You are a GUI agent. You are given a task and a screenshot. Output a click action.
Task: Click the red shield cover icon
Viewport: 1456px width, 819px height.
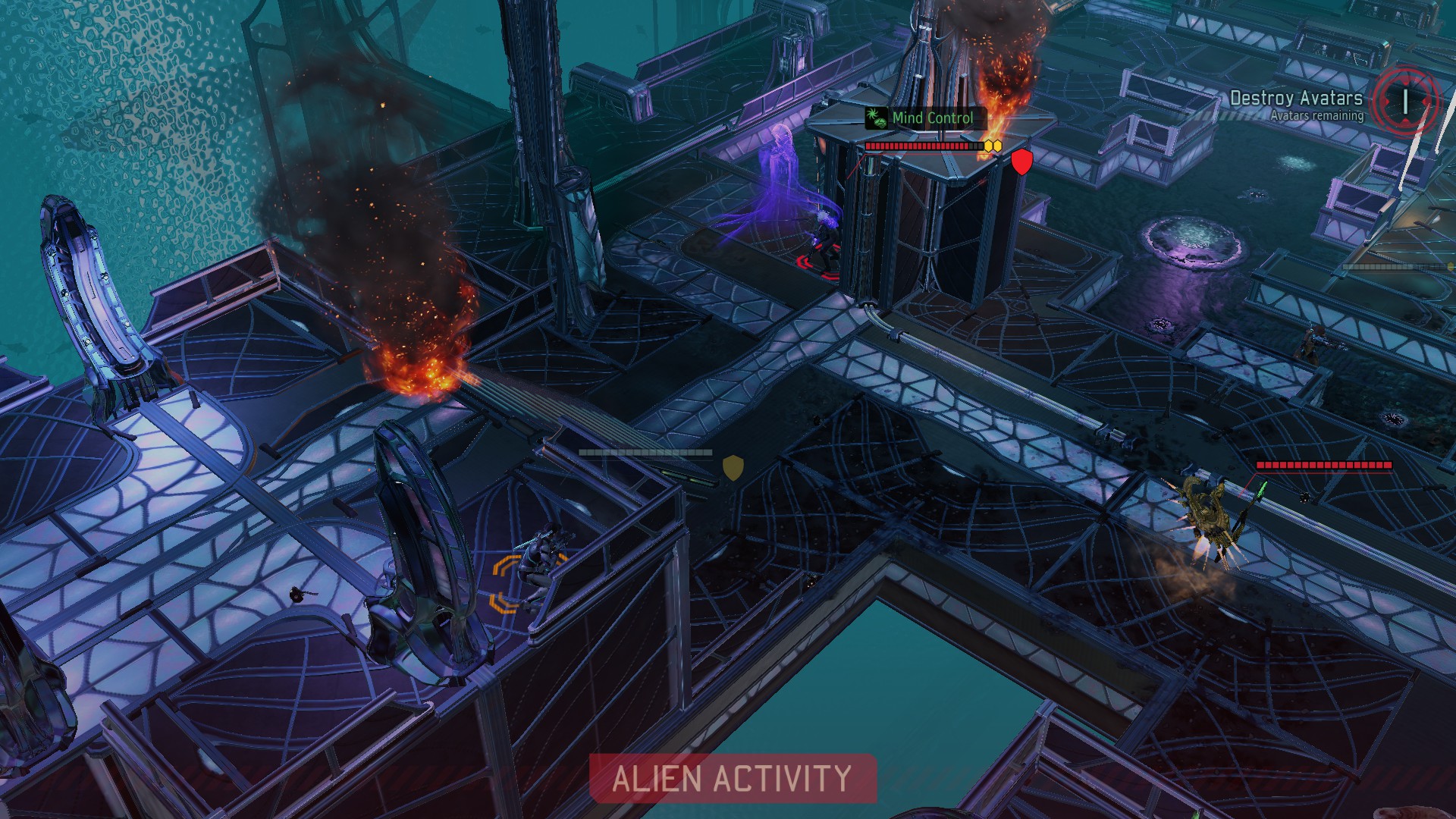point(1021,162)
